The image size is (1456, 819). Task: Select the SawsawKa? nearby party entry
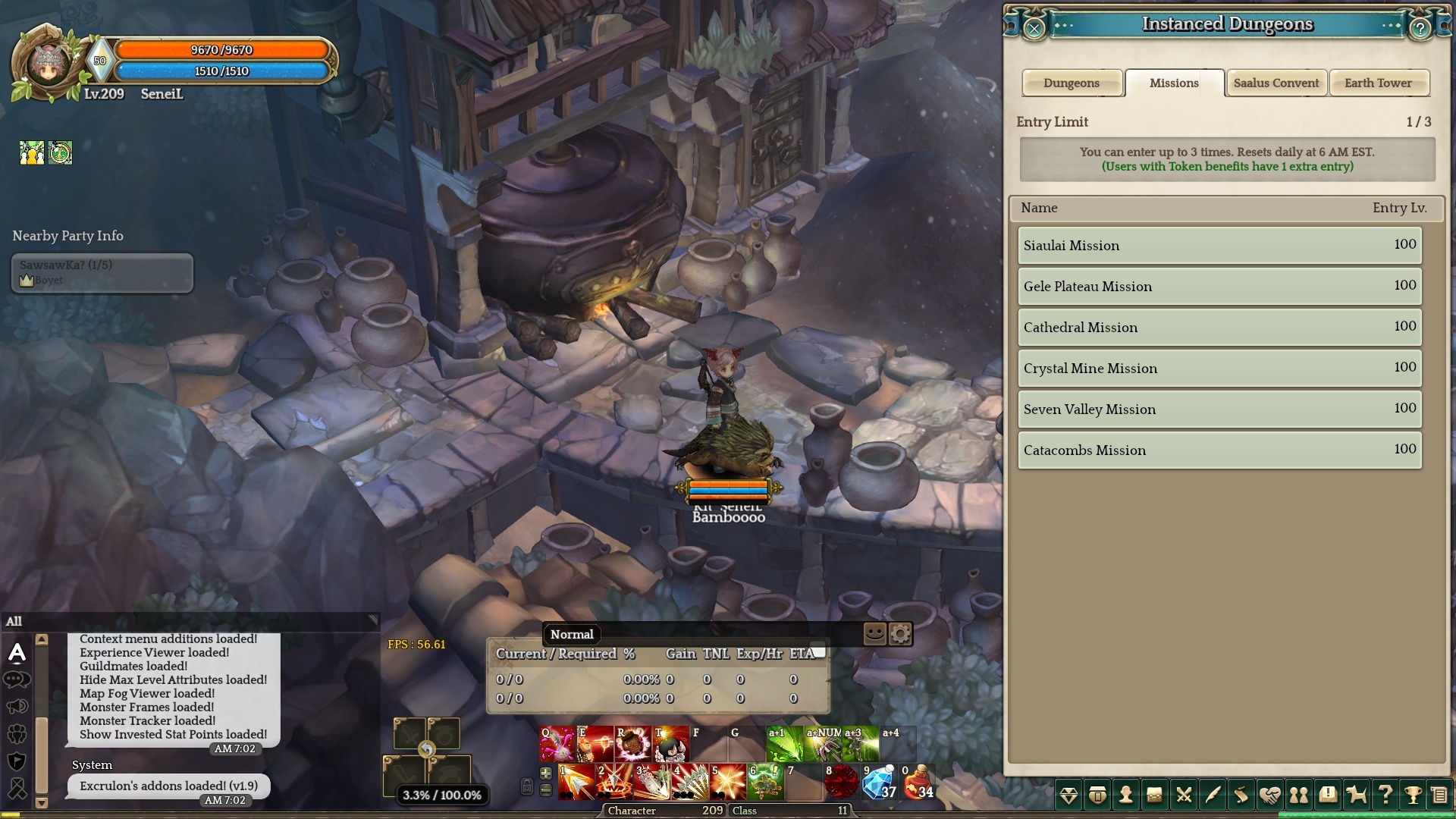102,272
